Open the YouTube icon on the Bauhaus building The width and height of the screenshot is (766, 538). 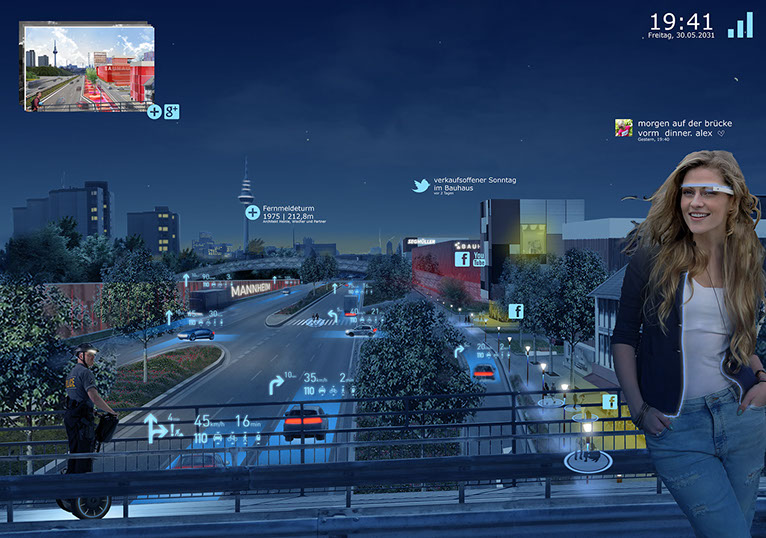(480, 258)
